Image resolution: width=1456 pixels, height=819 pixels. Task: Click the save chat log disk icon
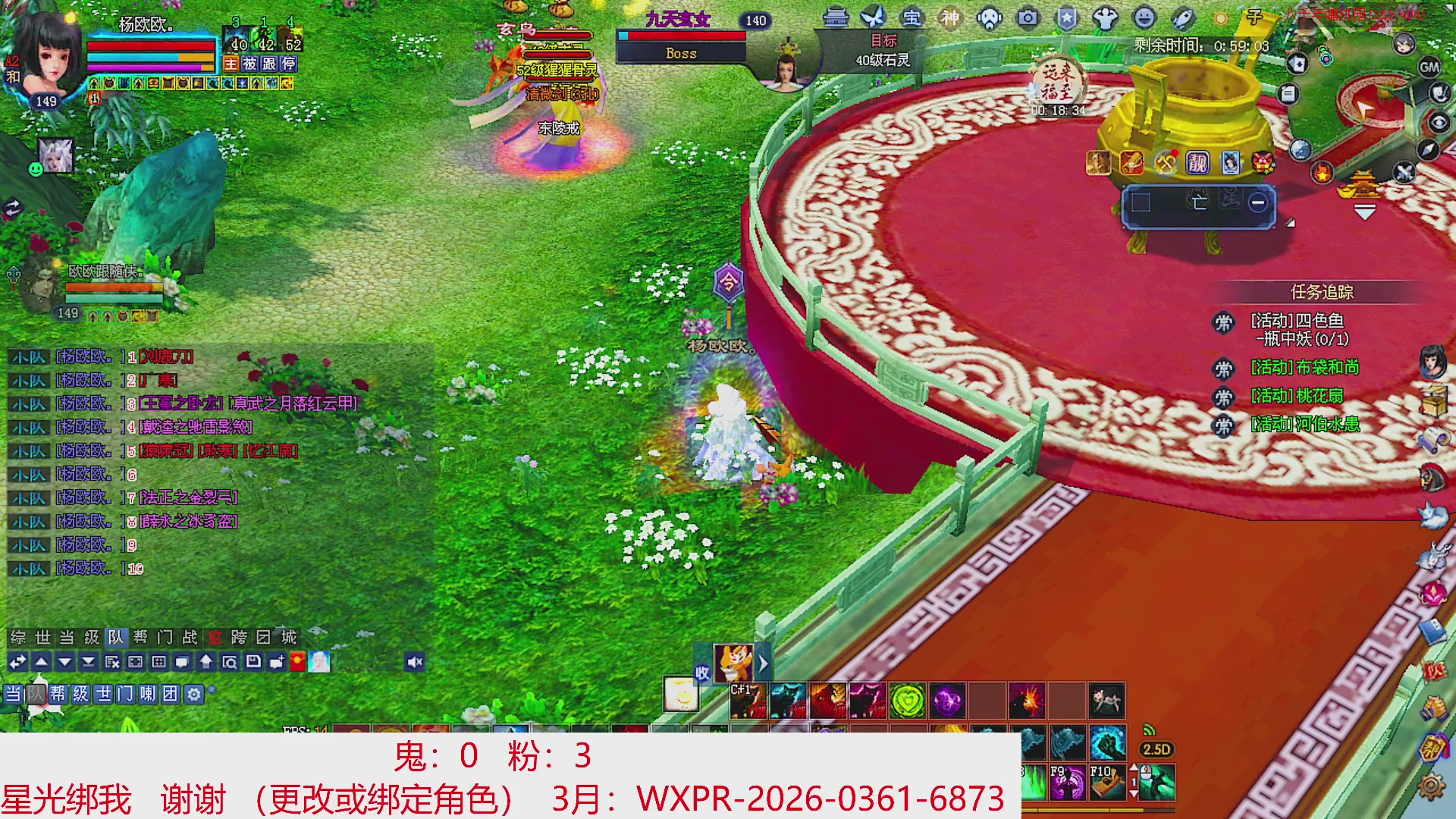[x=253, y=662]
